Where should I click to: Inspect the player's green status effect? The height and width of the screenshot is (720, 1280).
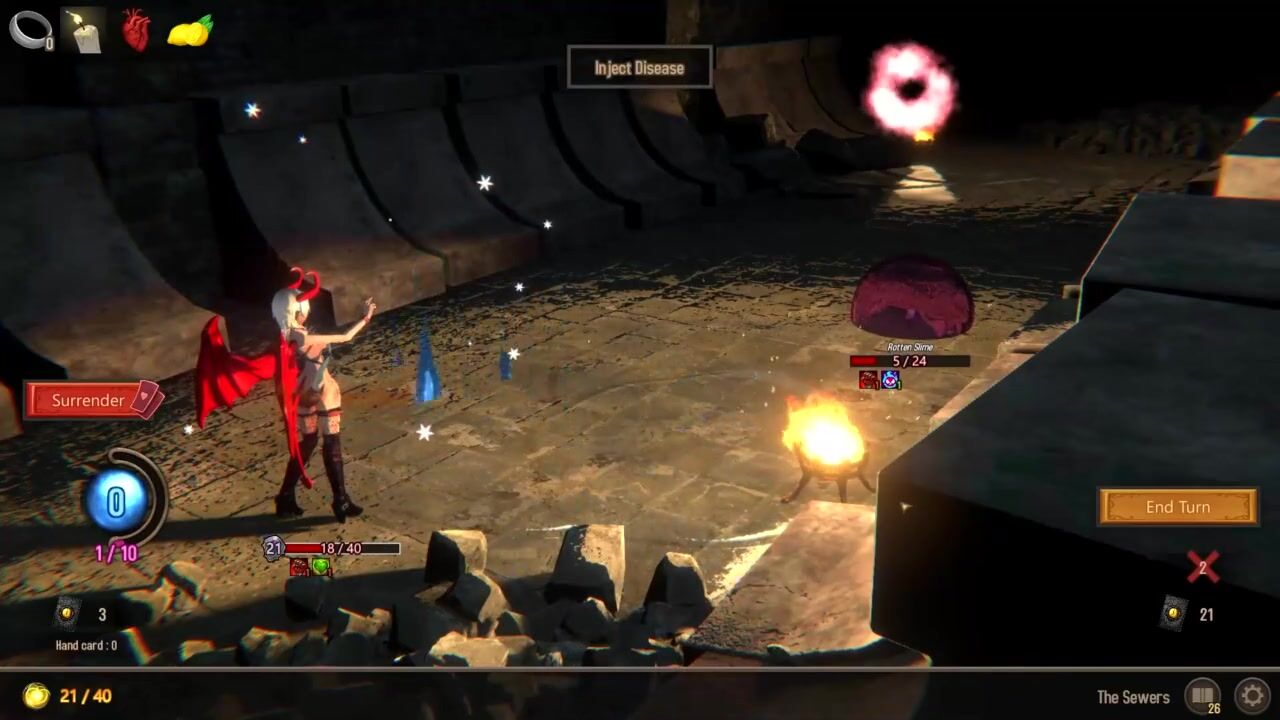pos(320,567)
